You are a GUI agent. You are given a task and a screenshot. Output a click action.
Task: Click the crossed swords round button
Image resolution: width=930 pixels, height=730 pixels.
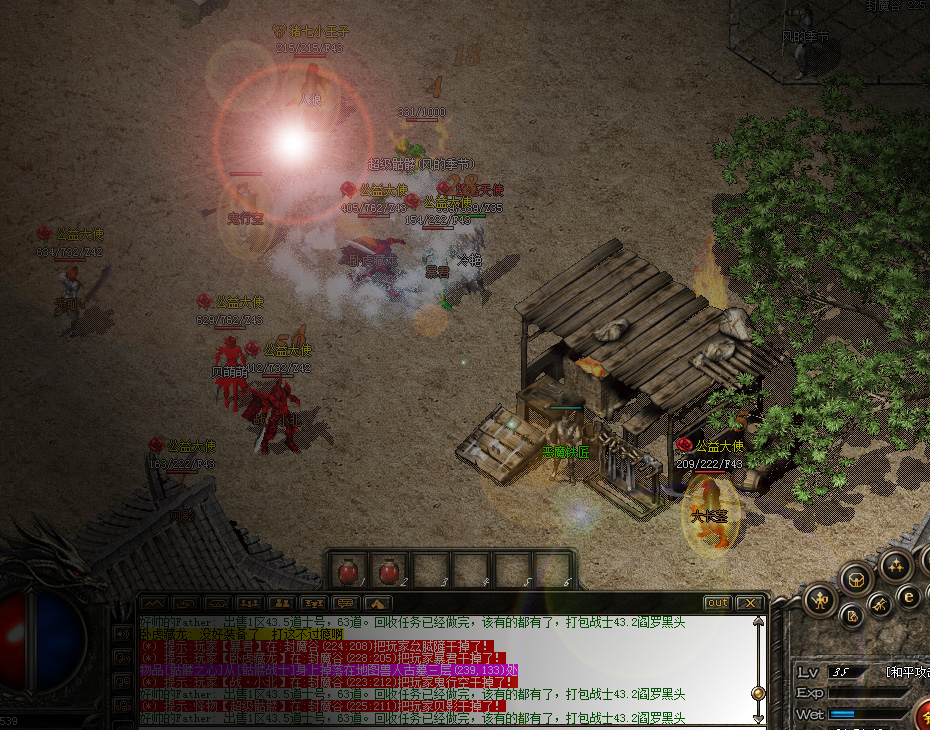point(879,604)
